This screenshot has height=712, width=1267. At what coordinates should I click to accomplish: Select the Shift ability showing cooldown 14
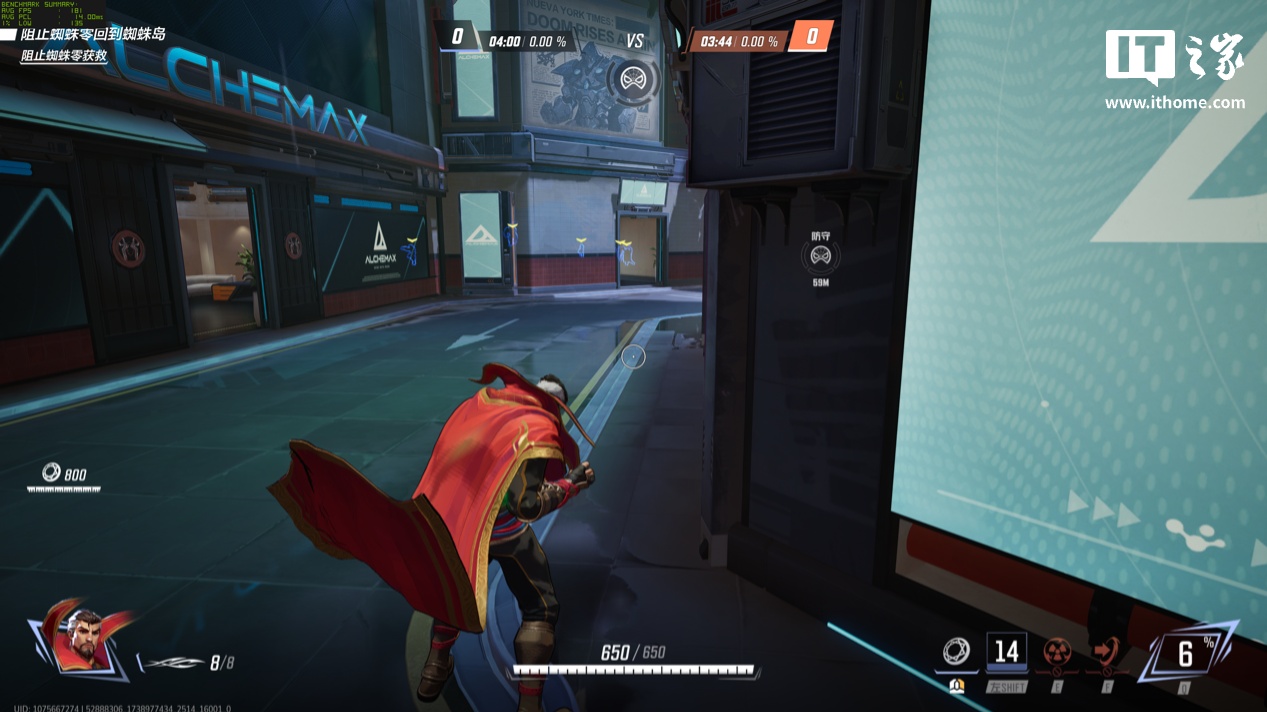[1006, 652]
